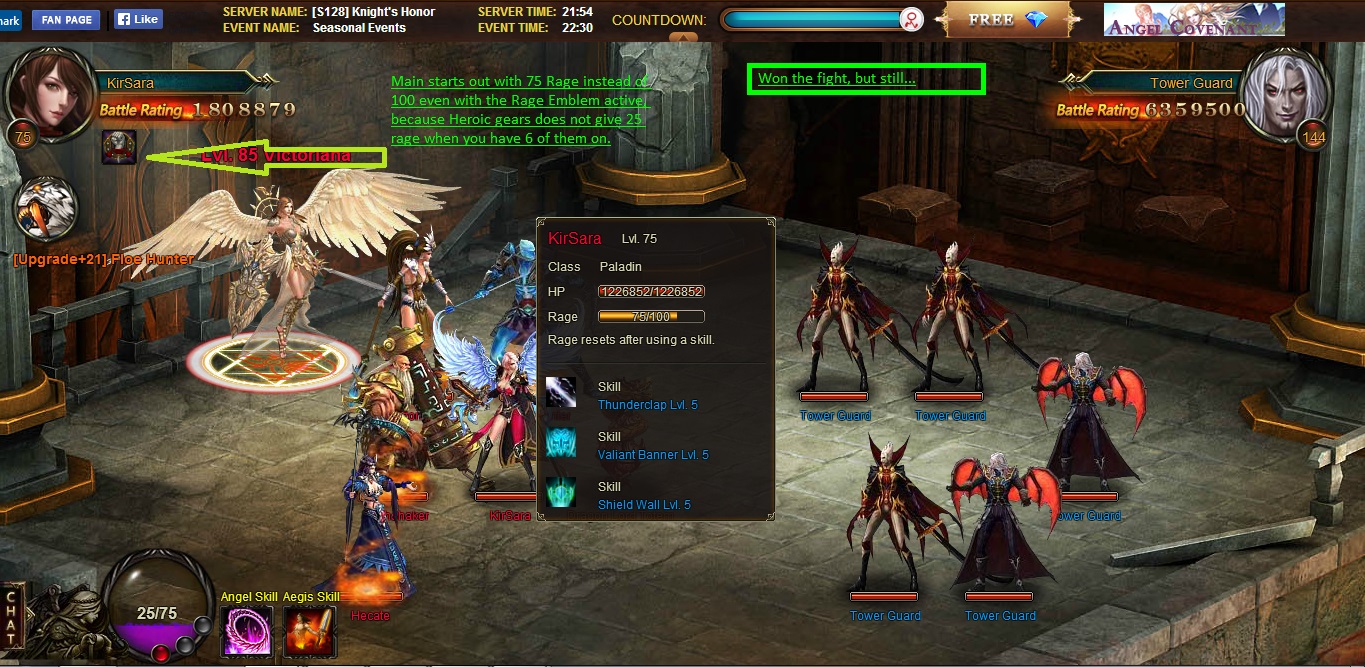
Task: Claim the FREE diamond offer
Action: pyautogui.click(x=1007, y=20)
